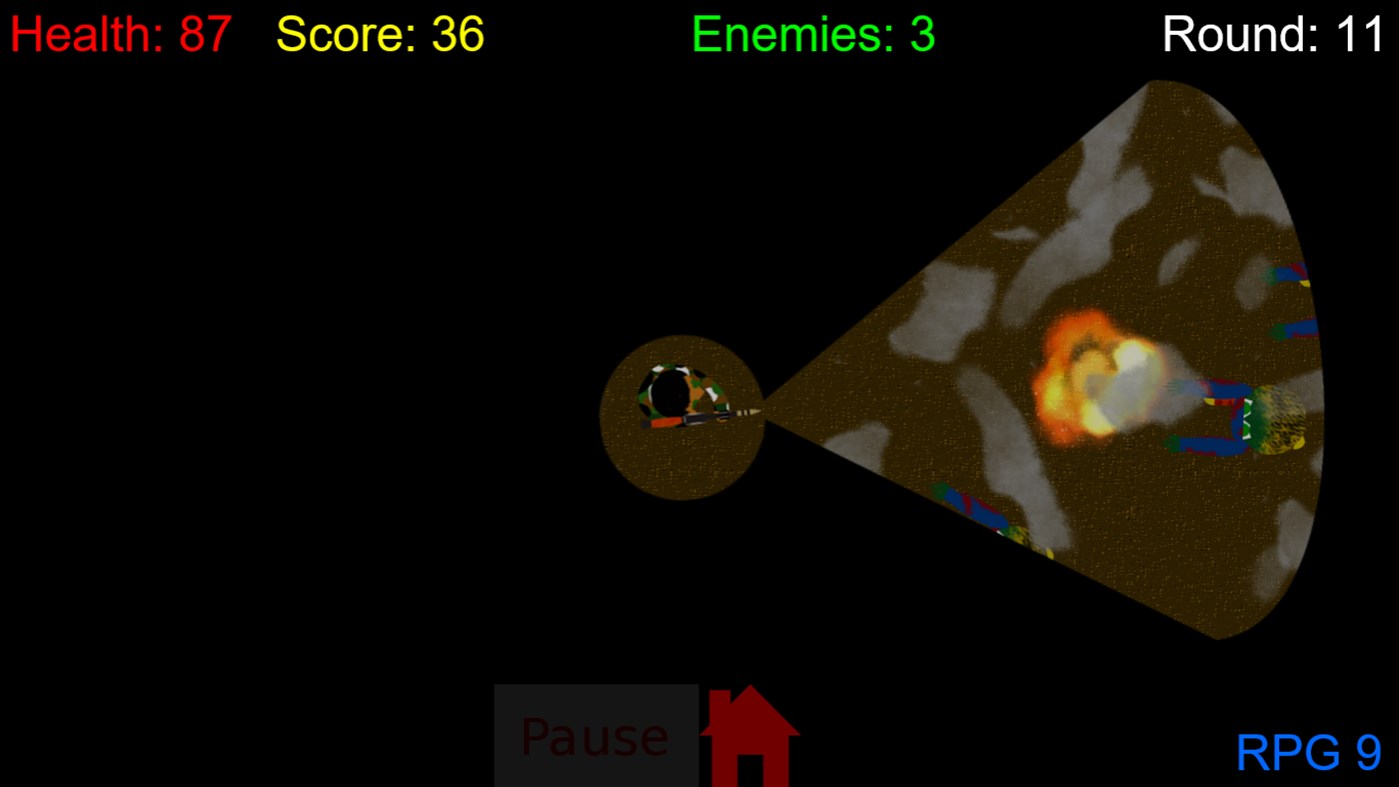The width and height of the screenshot is (1399, 787).
Task: Click the enemy in the lower flashlight cone
Action: [x=975, y=510]
